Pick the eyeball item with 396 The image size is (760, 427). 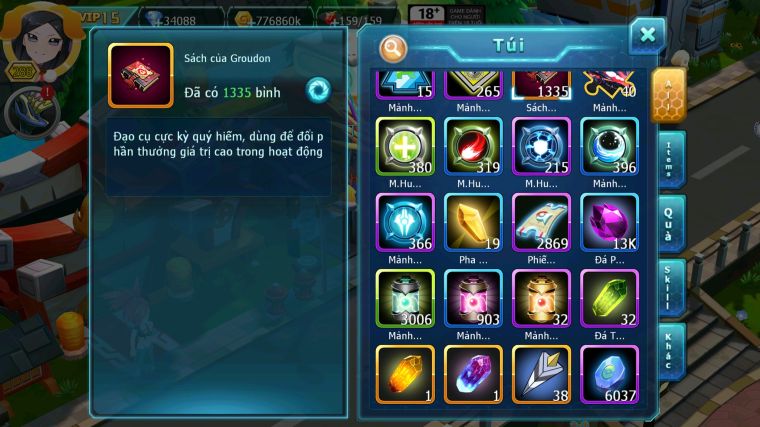[609, 146]
